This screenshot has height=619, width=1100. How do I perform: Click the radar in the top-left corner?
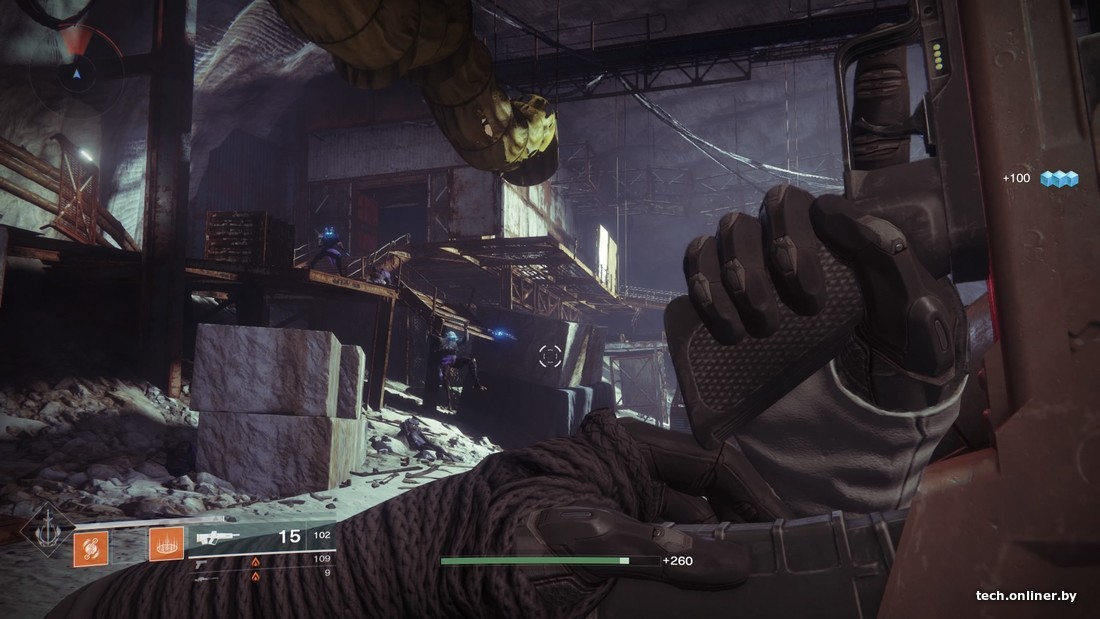click(76, 72)
